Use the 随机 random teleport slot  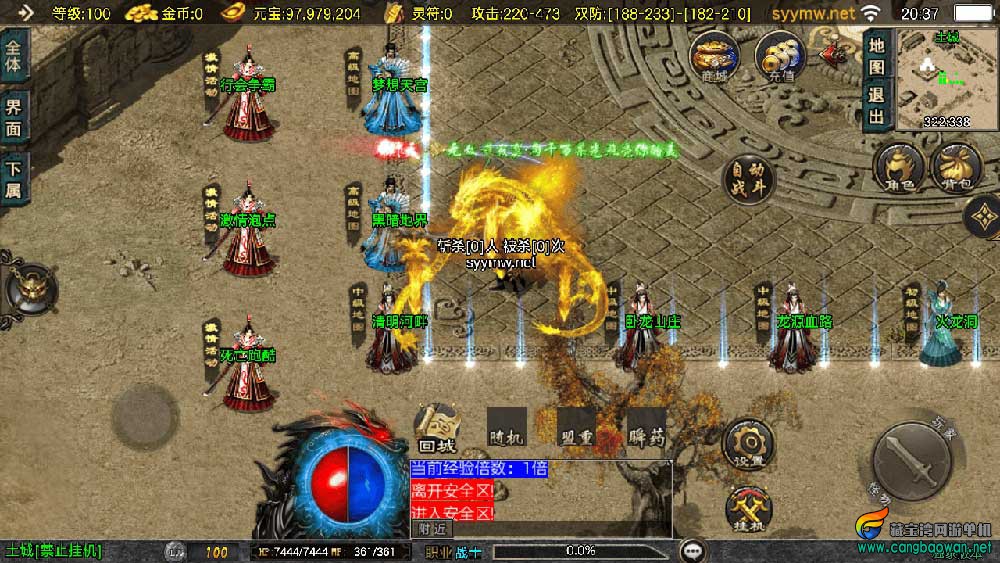point(507,427)
